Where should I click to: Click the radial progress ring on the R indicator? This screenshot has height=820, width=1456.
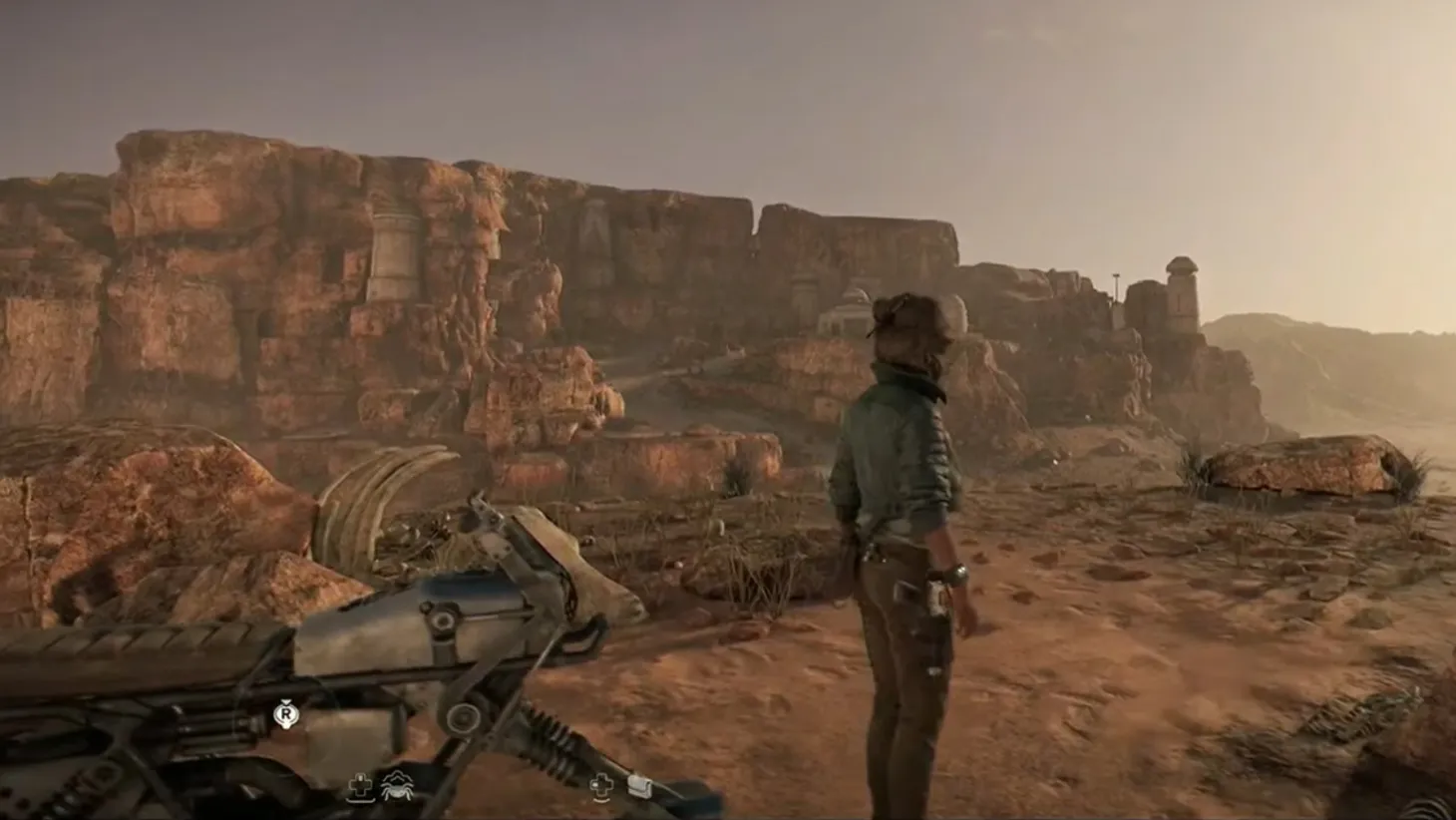(x=286, y=714)
